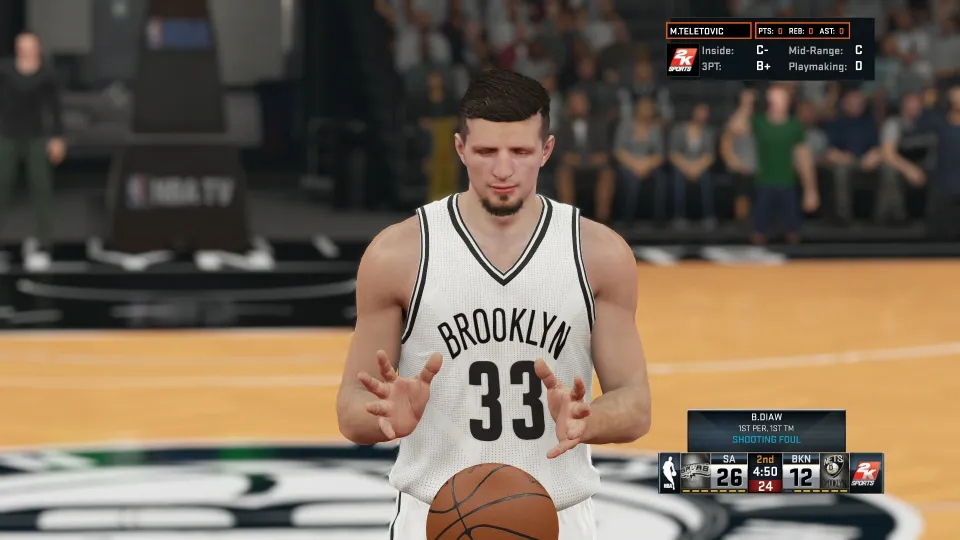
Task: Click the 2K Sports logo in the stat card
Action: coord(683,59)
